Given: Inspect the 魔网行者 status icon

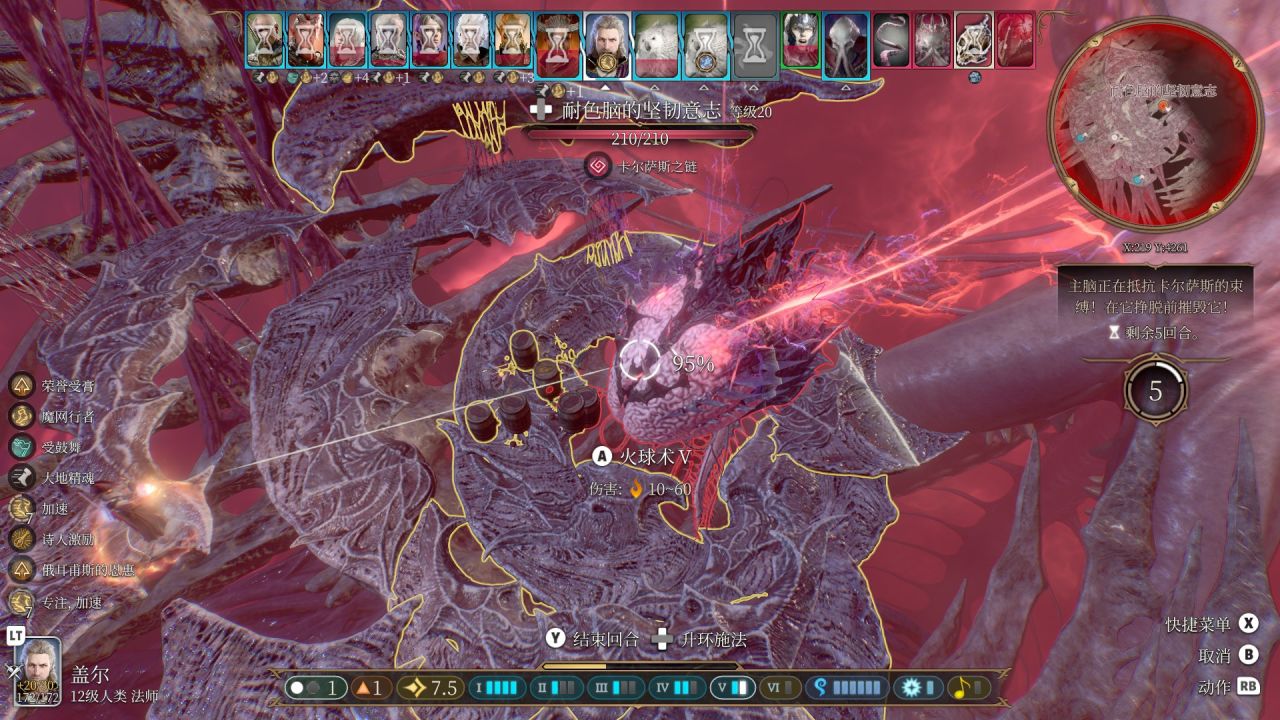Looking at the screenshot, I should [22, 416].
